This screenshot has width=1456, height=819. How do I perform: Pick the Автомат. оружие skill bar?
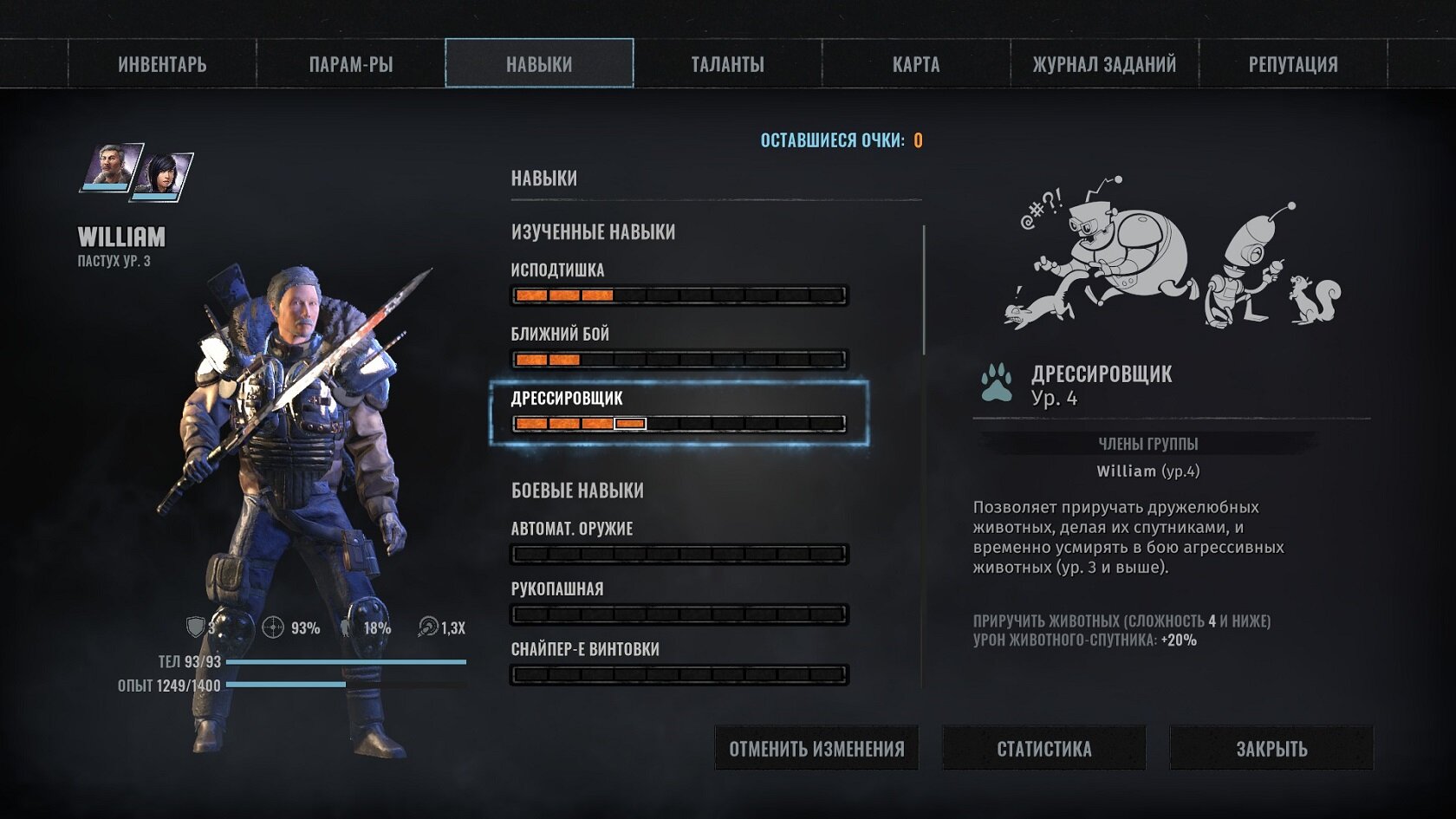[x=679, y=554]
